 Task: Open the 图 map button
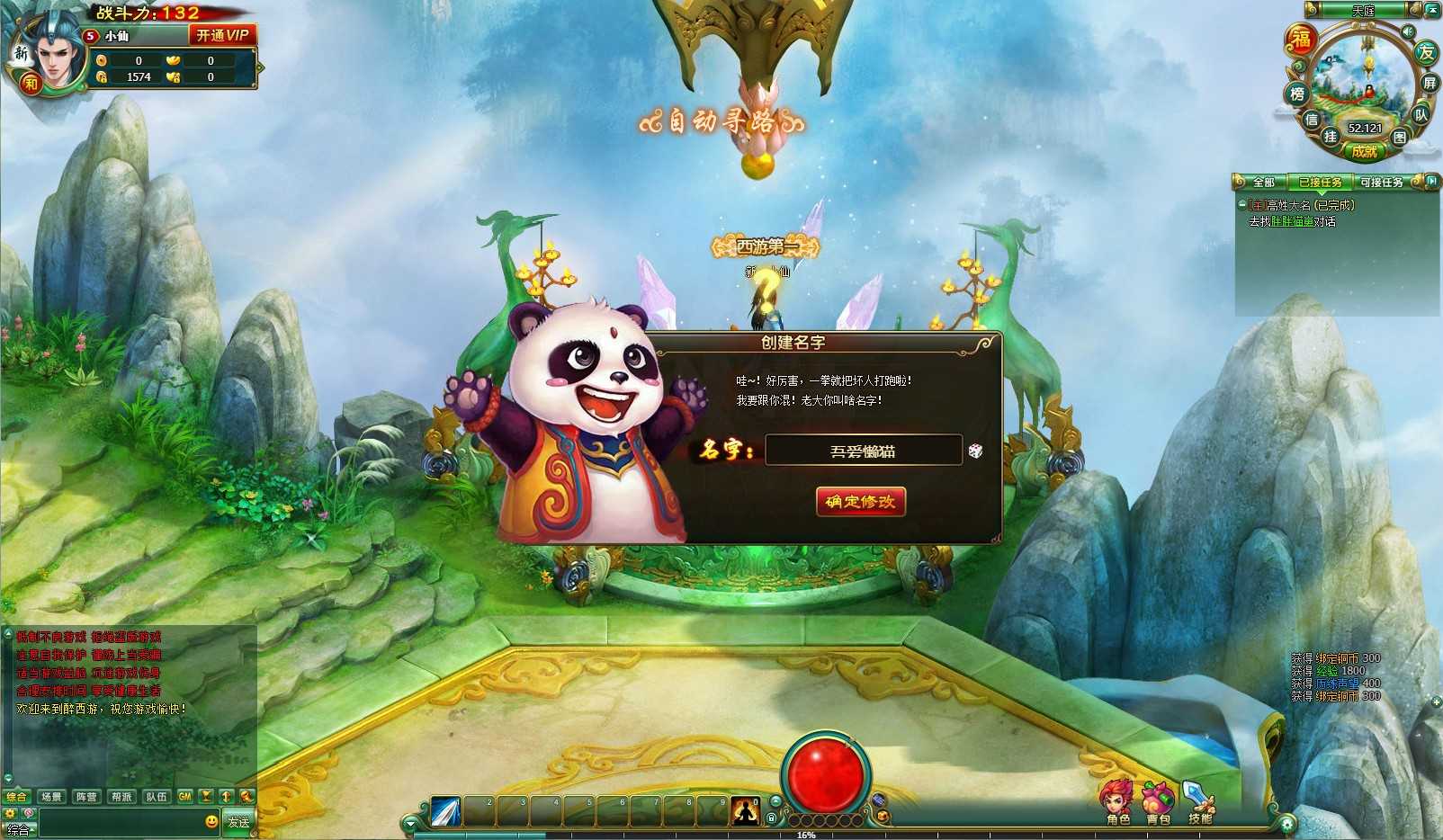1400,138
